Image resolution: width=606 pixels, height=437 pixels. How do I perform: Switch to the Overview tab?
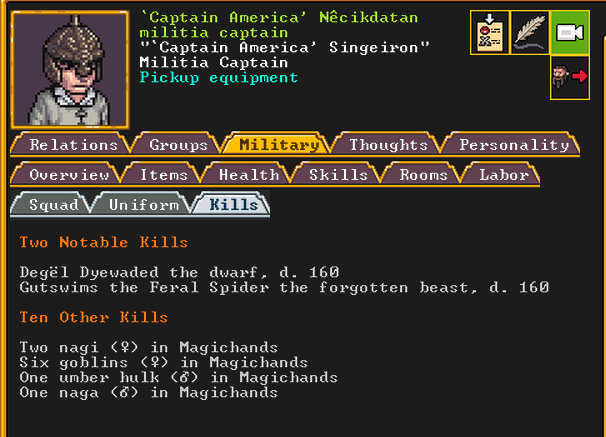click(68, 175)
